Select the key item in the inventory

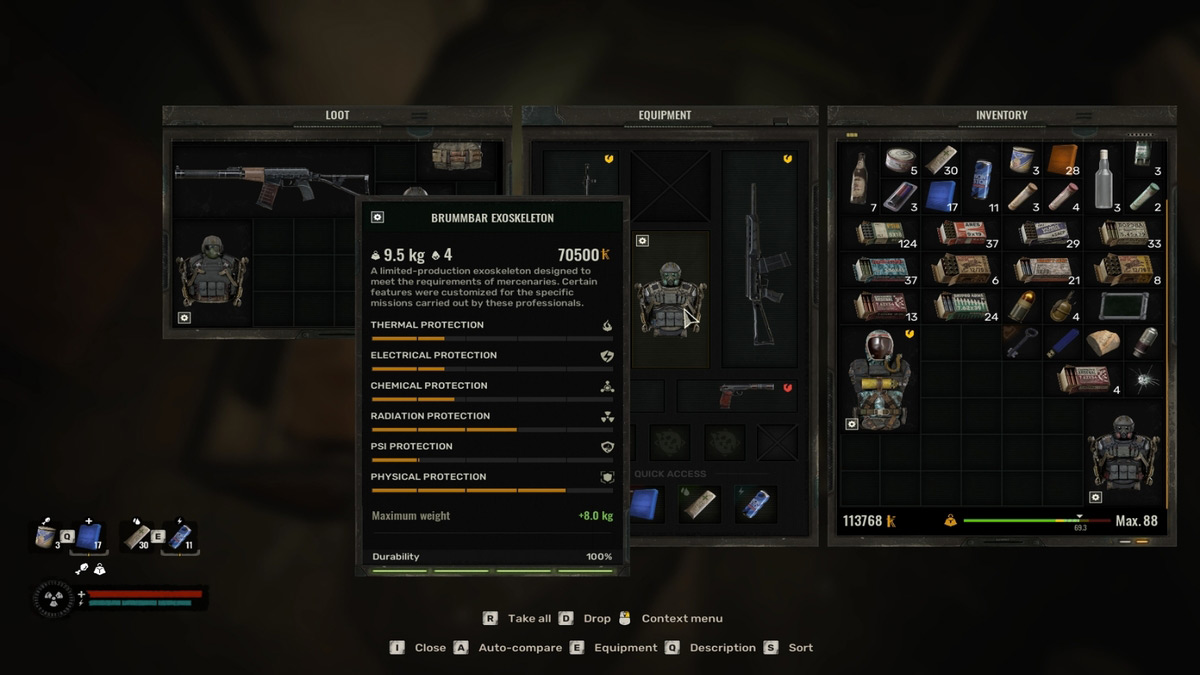tap(1019, 342)
